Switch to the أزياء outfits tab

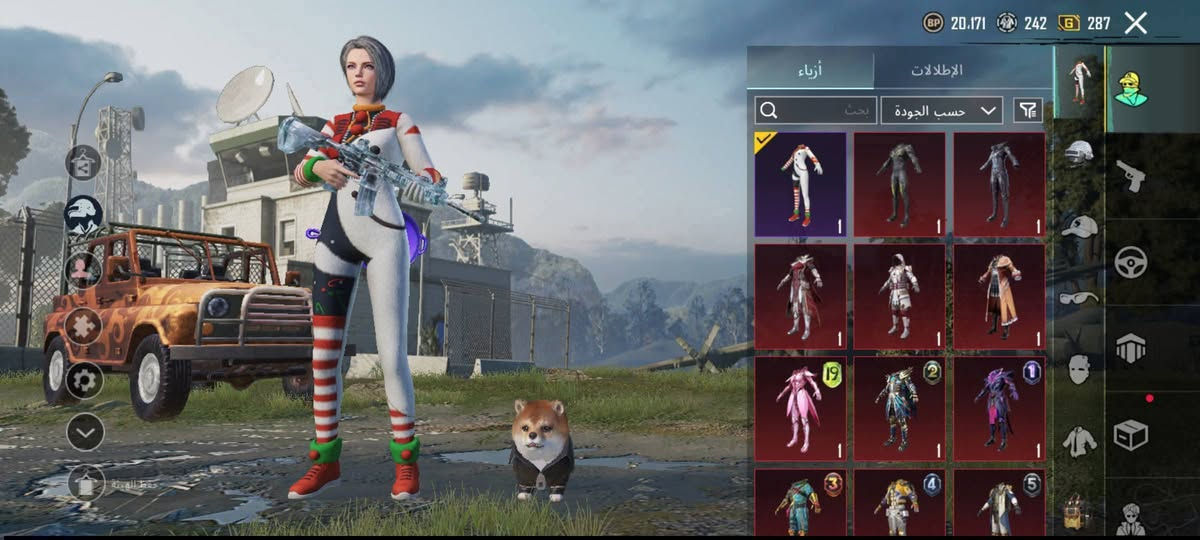coord(810,70)
